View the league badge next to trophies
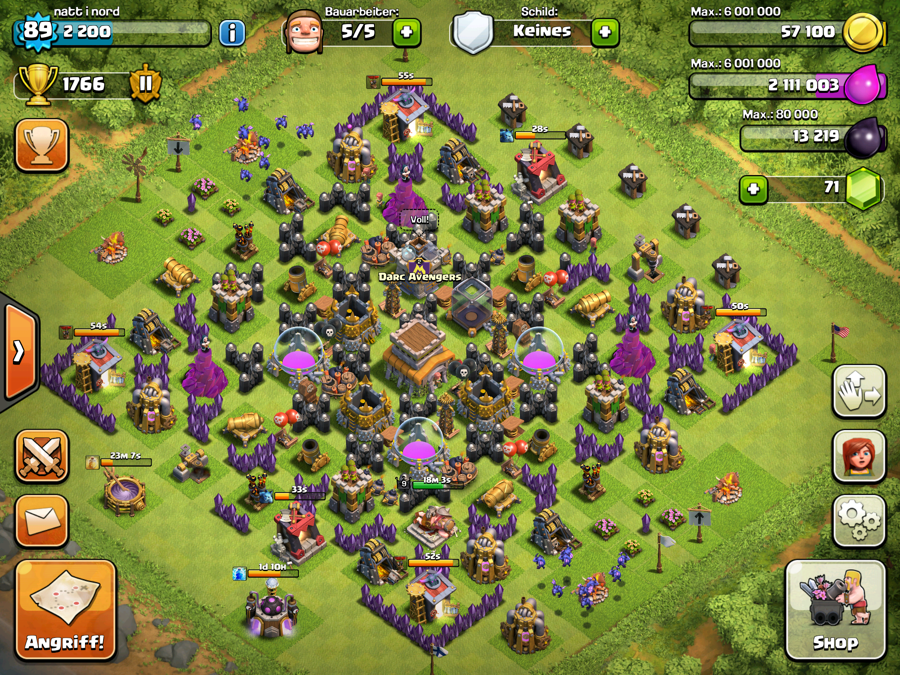The width and height of the screenshot is (900, 675). coord(145,84)
